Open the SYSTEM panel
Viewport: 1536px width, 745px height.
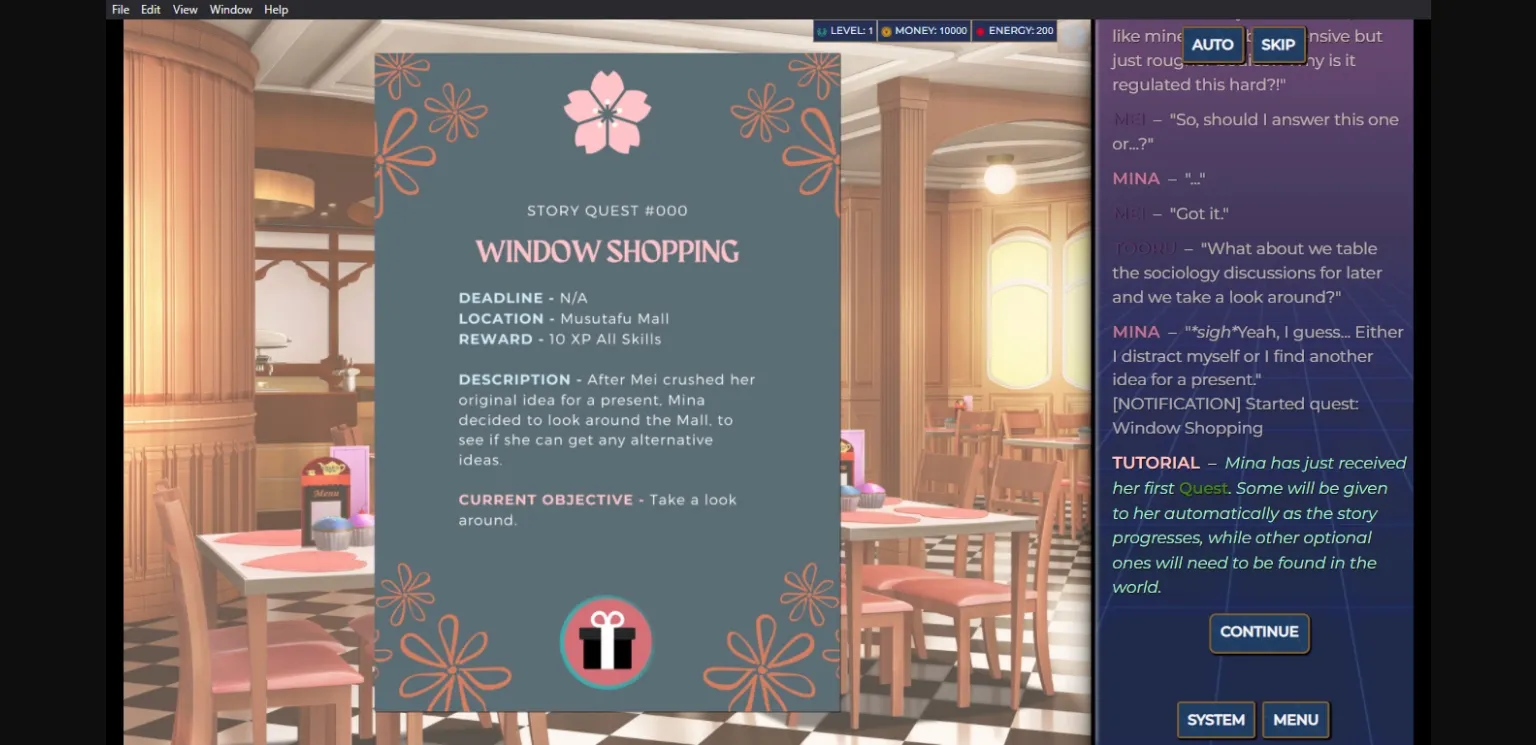[1216, 719]
